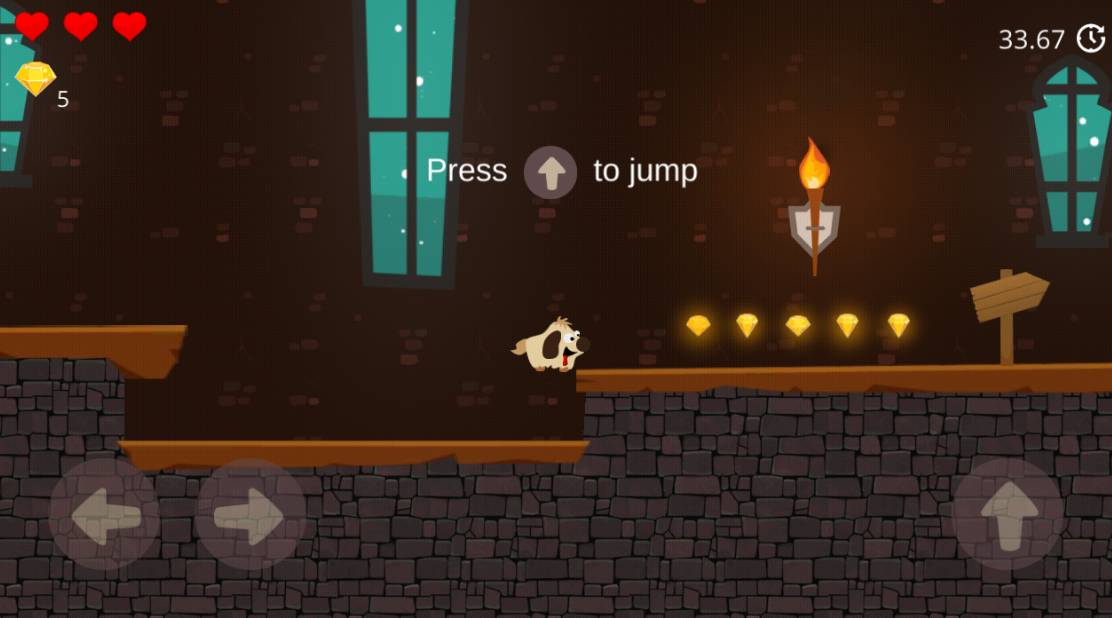This screenshot has height=618, width=1112.
Task: Hit the jump up-arrow button
Action: (x=1008, y=514)
